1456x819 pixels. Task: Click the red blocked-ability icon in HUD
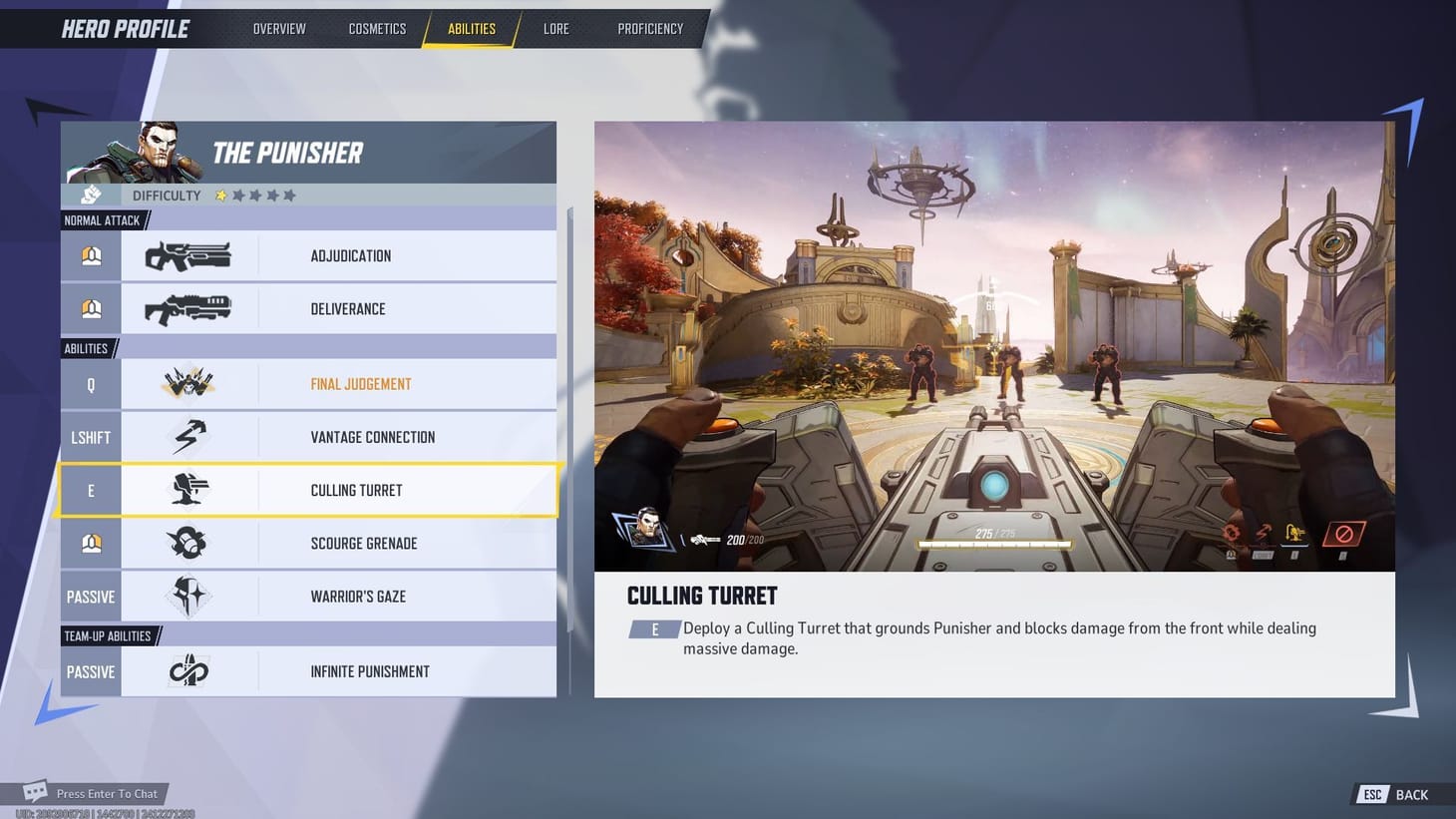pos(1345,533)
